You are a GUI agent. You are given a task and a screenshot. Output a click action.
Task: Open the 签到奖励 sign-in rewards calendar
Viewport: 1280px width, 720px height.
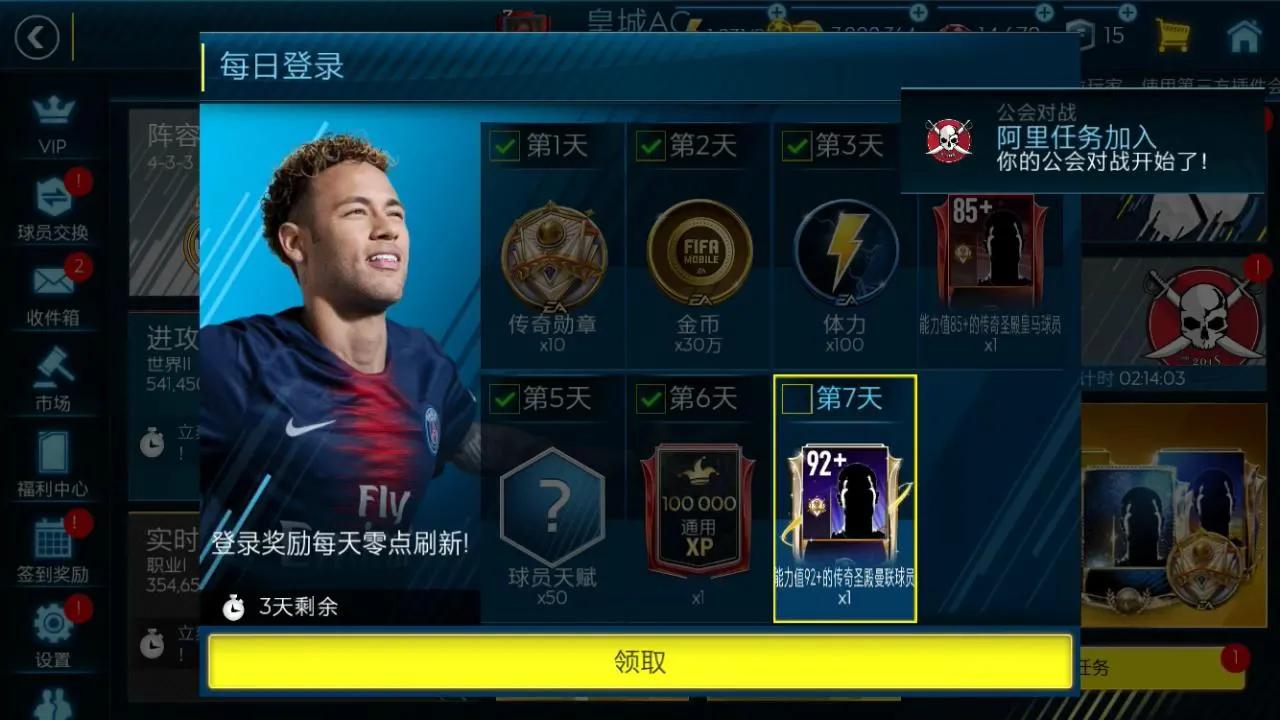tap(55, 535)
